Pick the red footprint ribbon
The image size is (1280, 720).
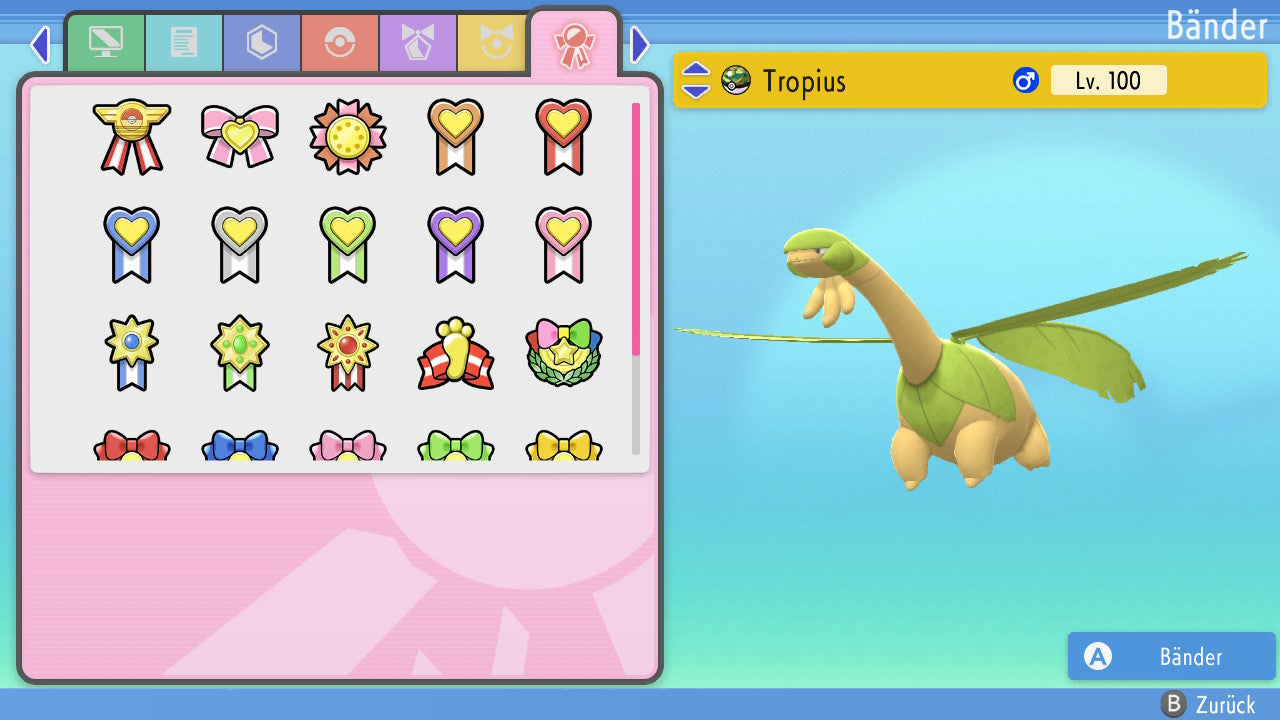(455, 354)
